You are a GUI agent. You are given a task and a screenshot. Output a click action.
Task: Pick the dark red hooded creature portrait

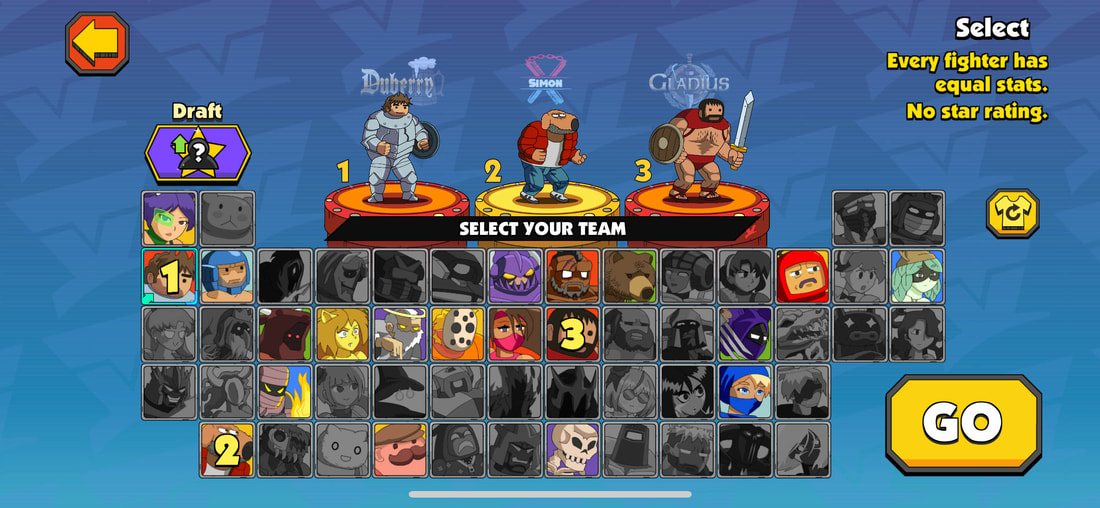(x=285, y=334)
